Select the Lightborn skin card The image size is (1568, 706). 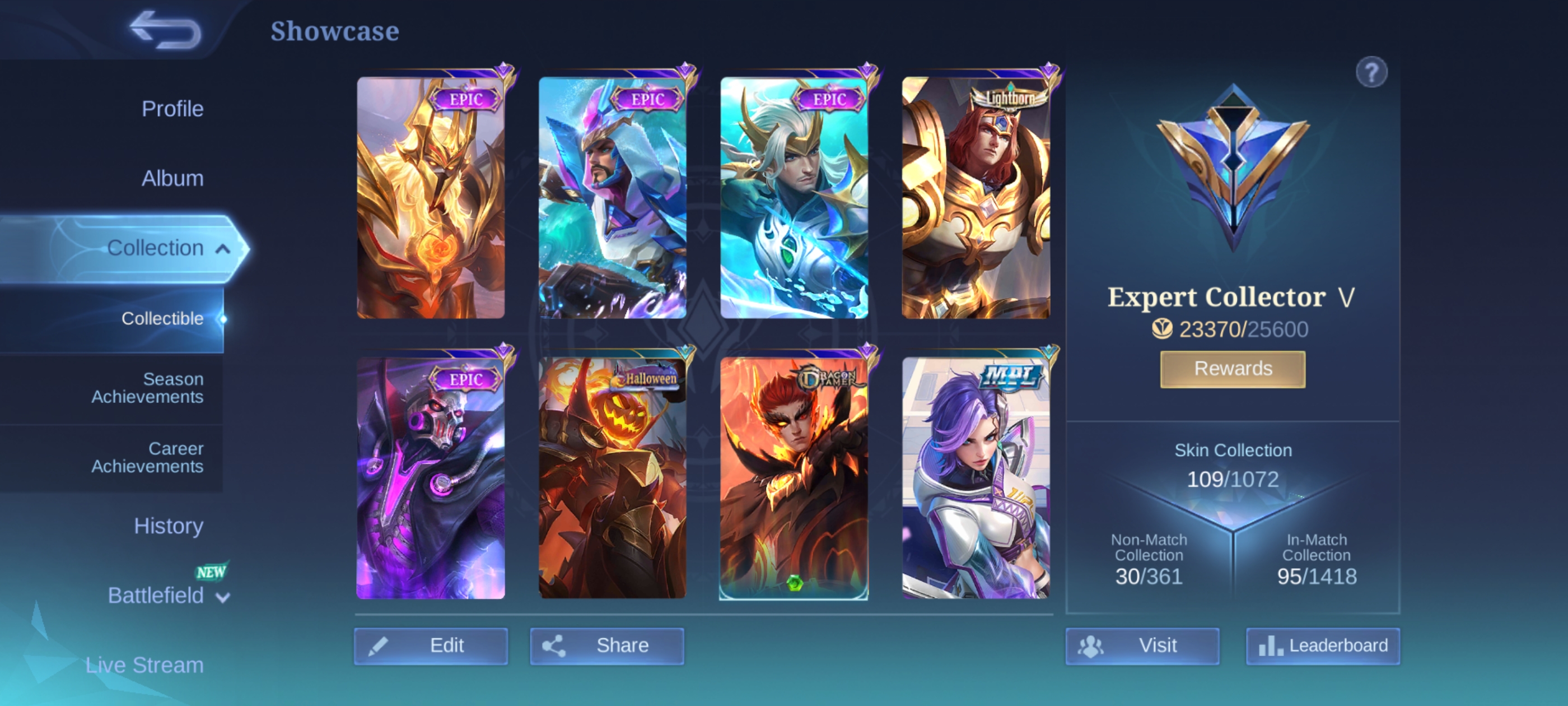point(976,198)
